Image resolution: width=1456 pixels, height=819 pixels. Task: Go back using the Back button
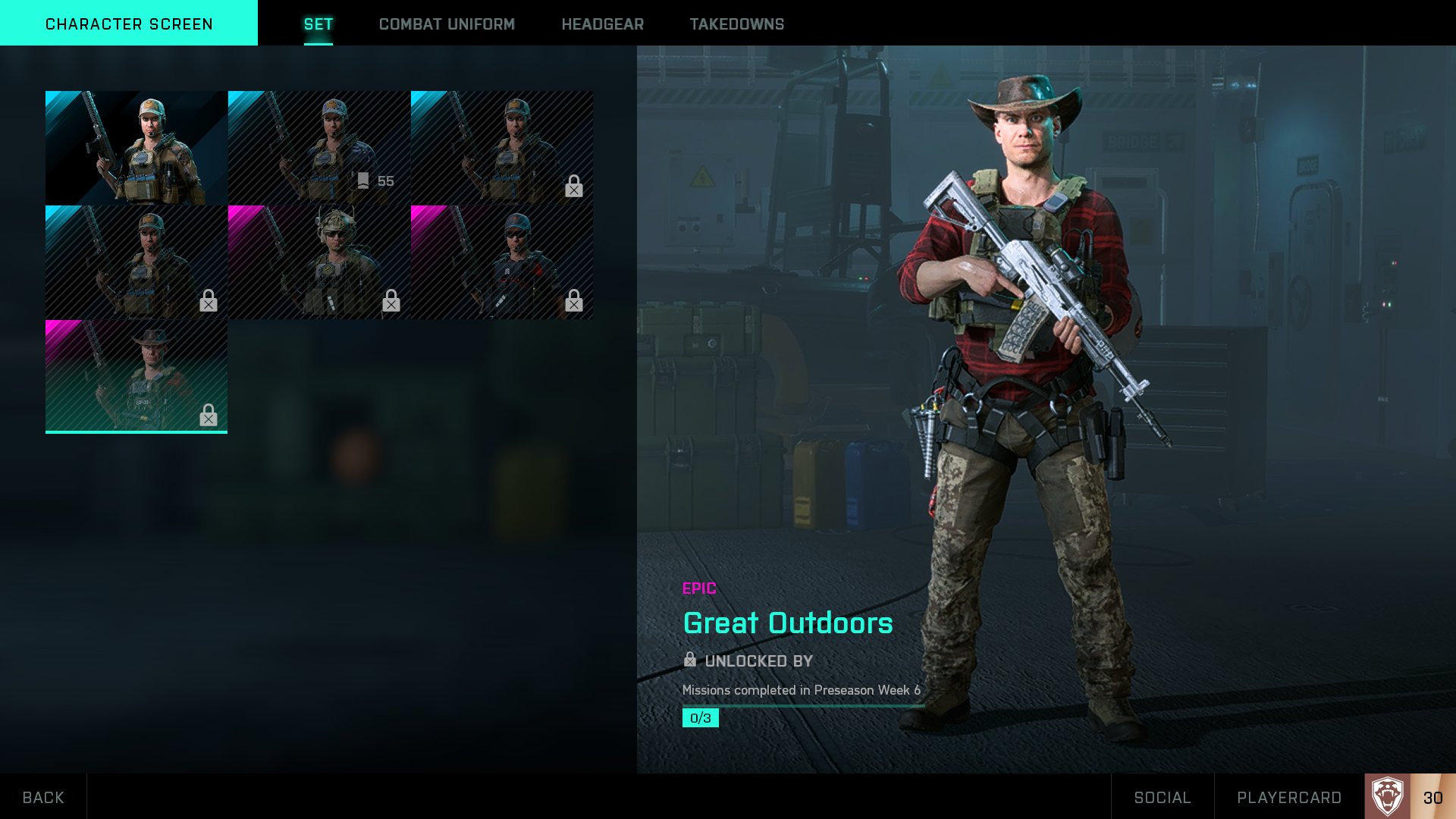pos(43,797)
